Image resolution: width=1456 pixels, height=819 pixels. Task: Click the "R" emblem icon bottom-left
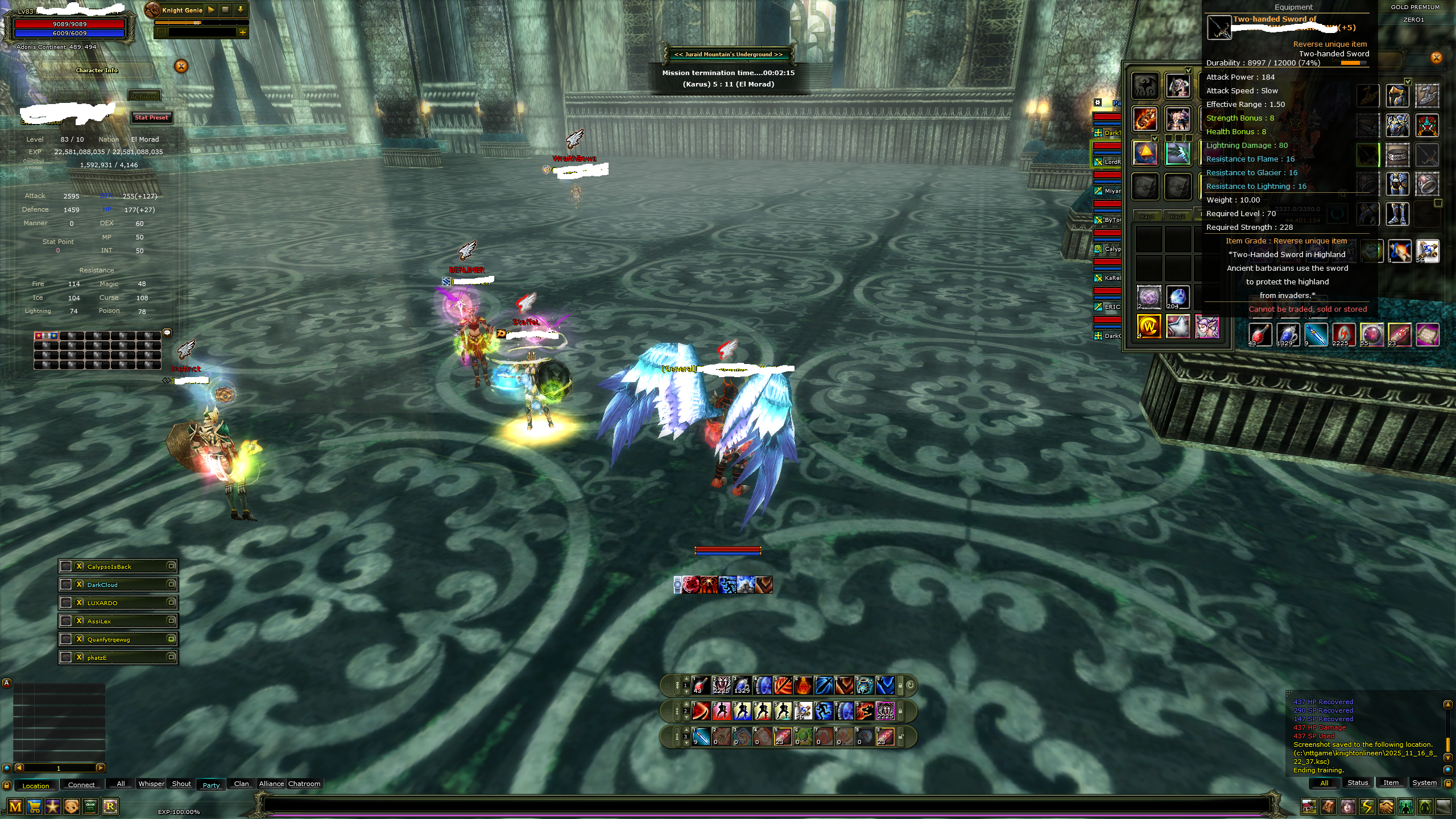(x=110, y=806)
